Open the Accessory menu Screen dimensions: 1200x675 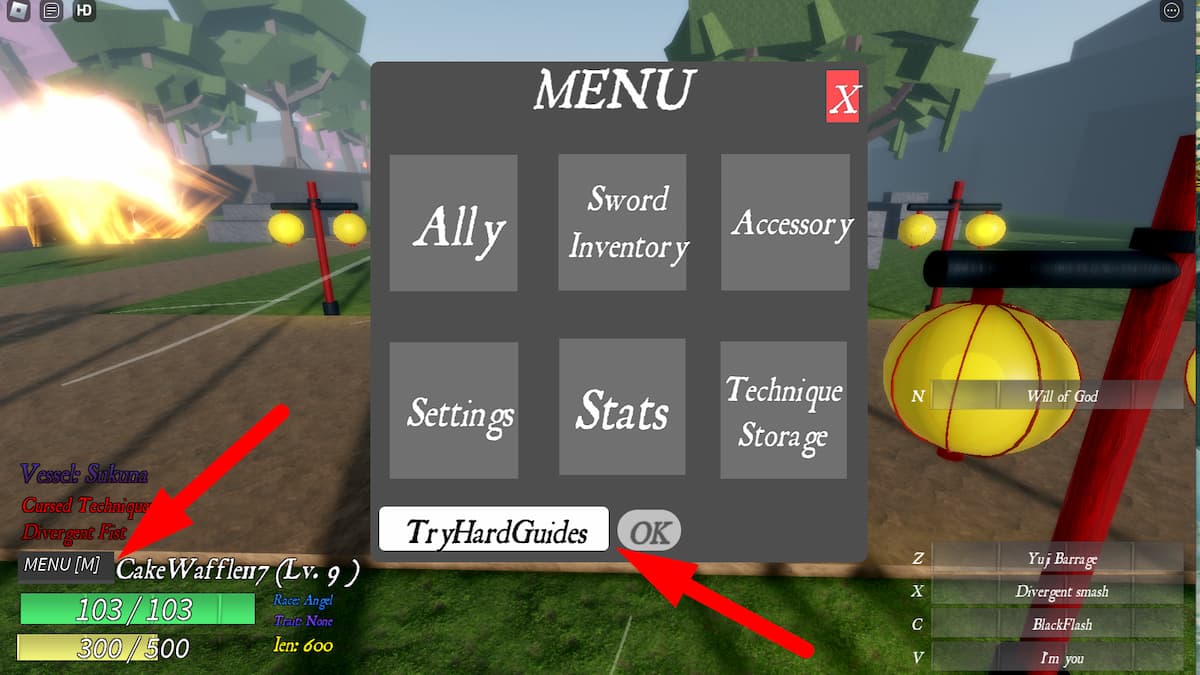785,223
